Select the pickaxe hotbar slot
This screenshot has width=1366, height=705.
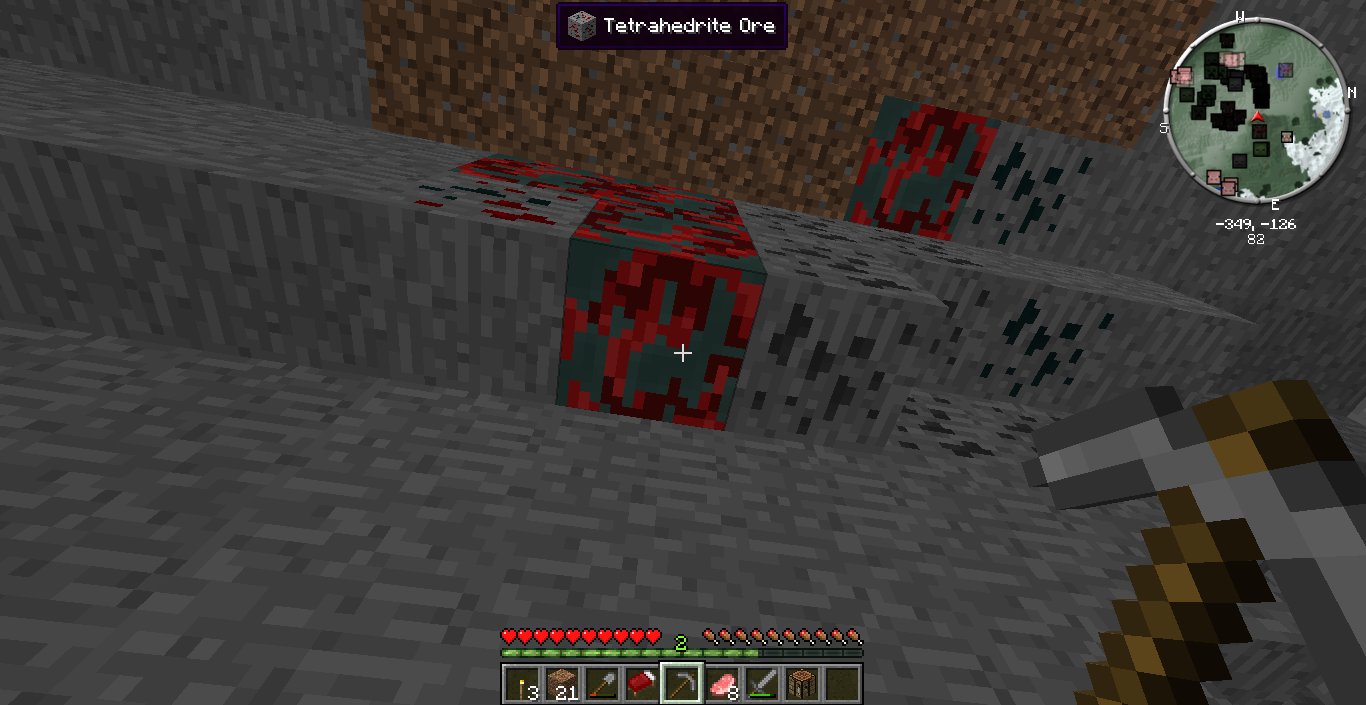point(682,684)
